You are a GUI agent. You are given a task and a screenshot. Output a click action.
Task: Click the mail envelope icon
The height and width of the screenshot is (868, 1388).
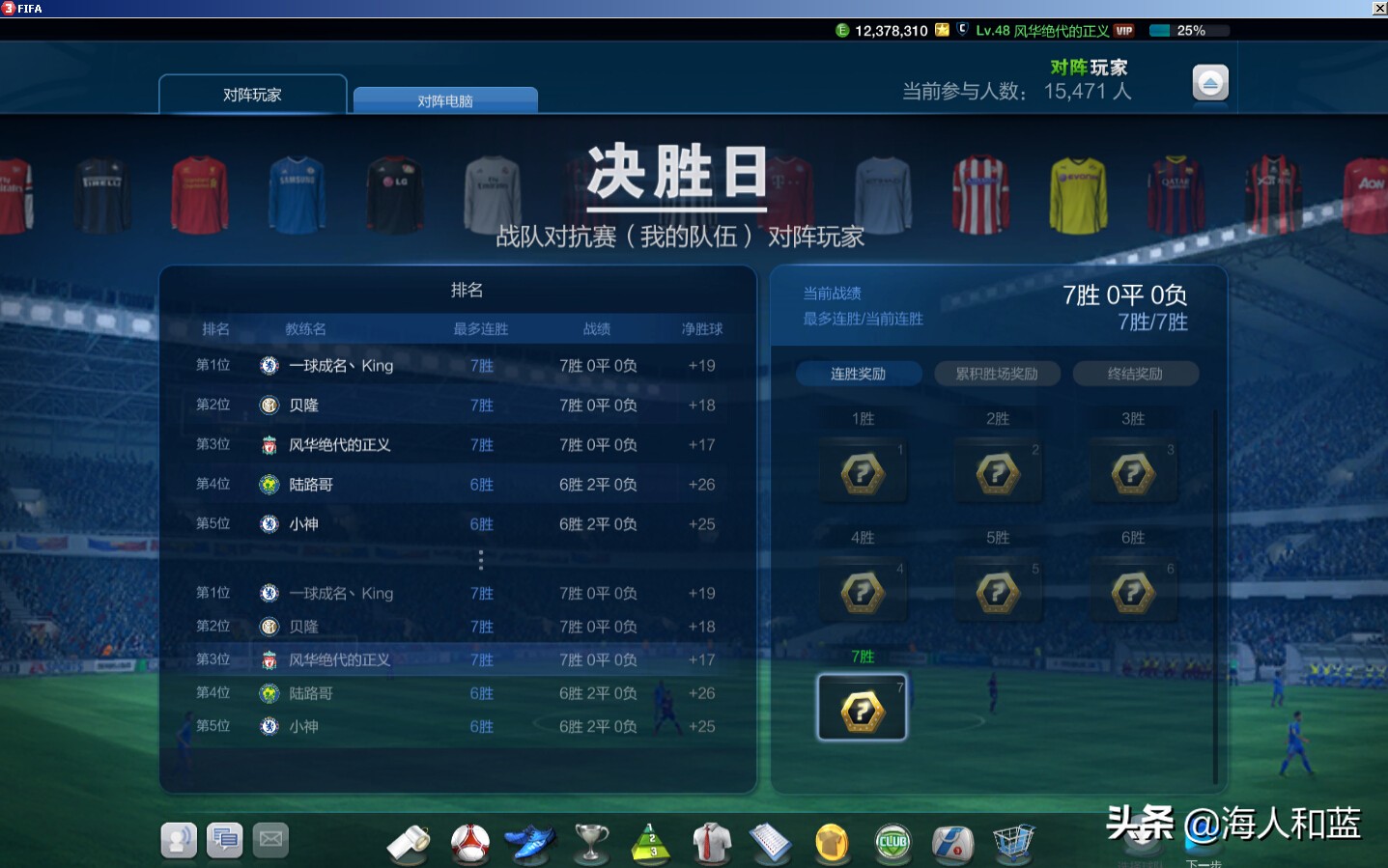(269, 839)
